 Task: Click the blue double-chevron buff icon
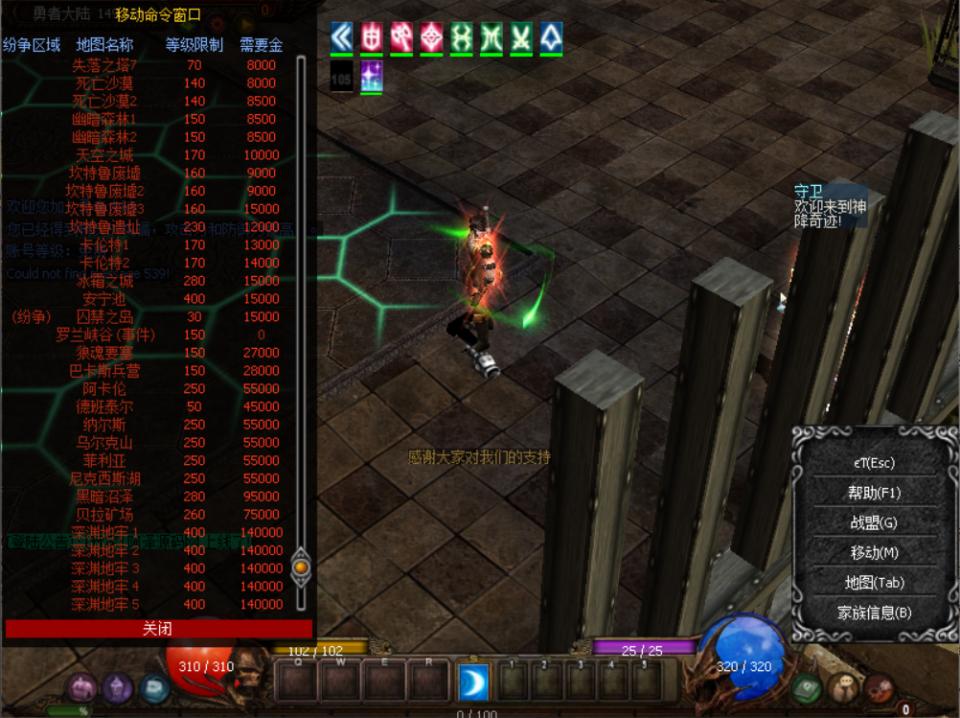tap(342, 38)
